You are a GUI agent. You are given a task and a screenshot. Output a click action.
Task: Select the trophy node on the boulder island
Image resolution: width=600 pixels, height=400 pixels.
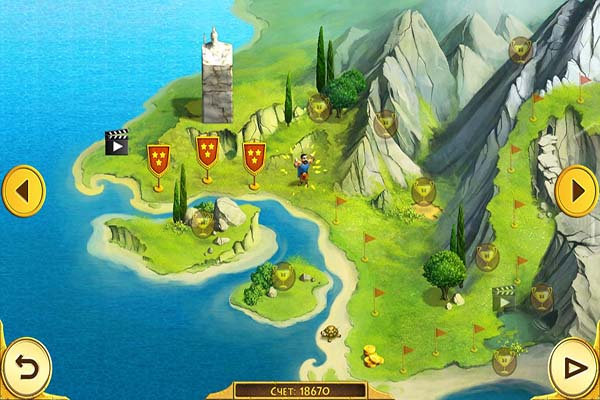tap(203, 222)
